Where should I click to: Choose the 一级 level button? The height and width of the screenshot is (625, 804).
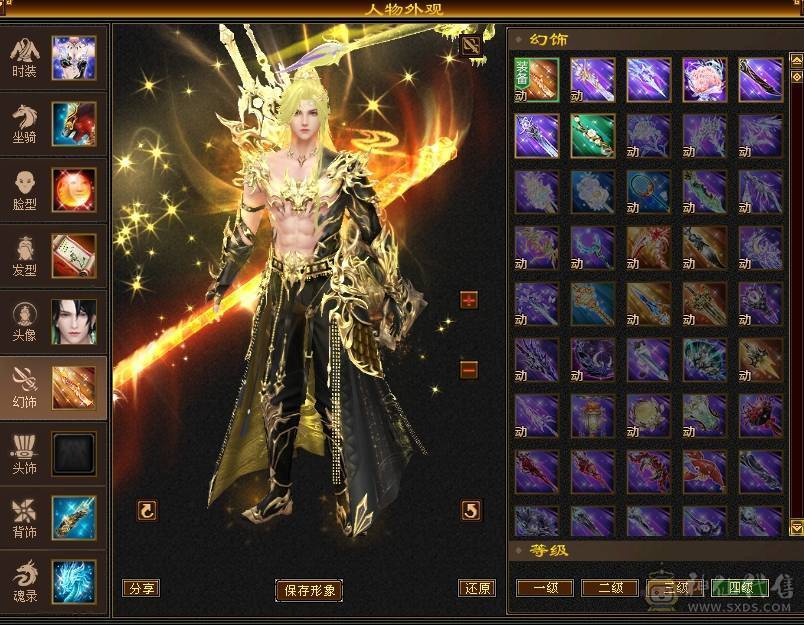[544, 588]
